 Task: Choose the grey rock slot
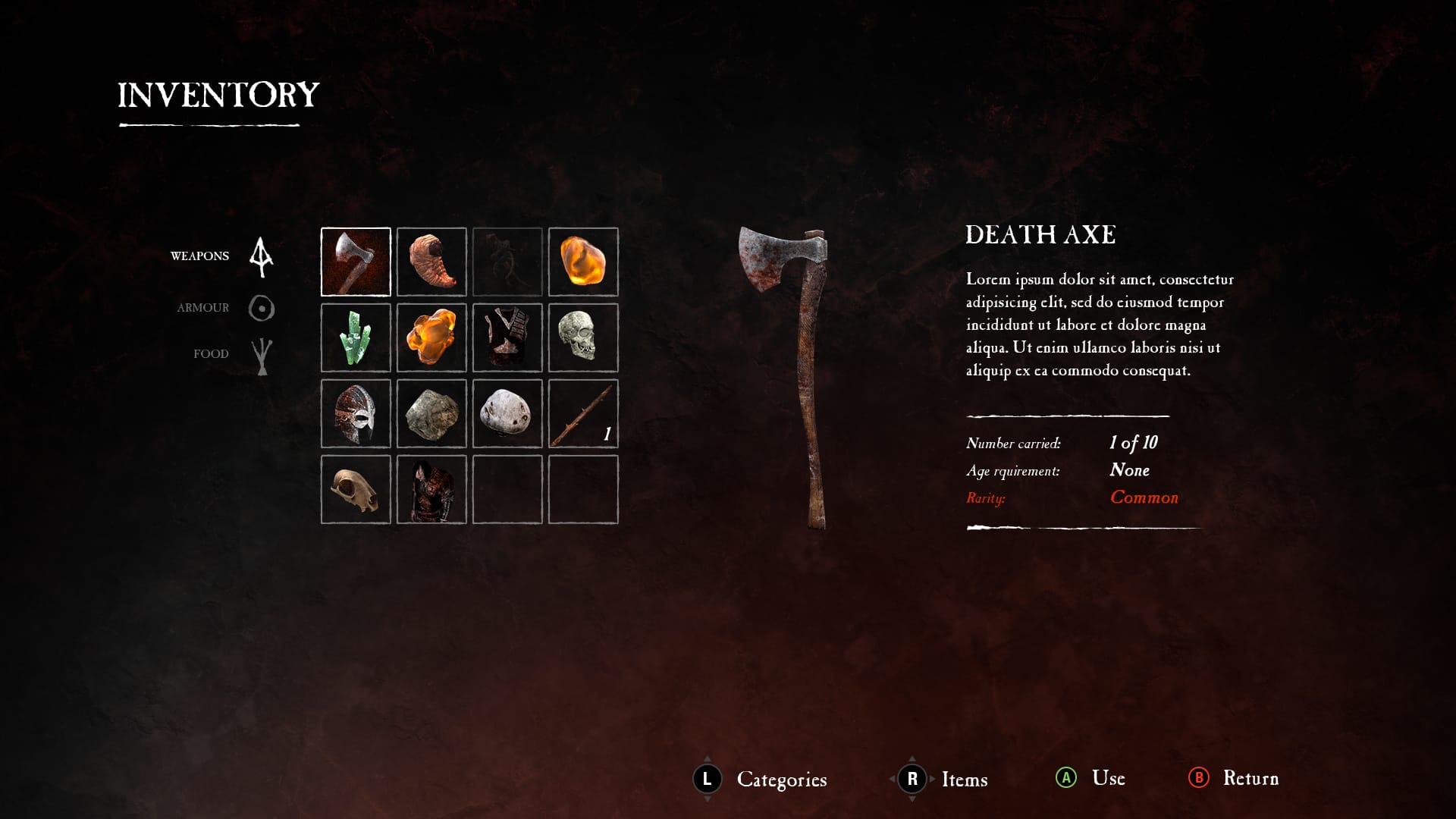(431, 413)
